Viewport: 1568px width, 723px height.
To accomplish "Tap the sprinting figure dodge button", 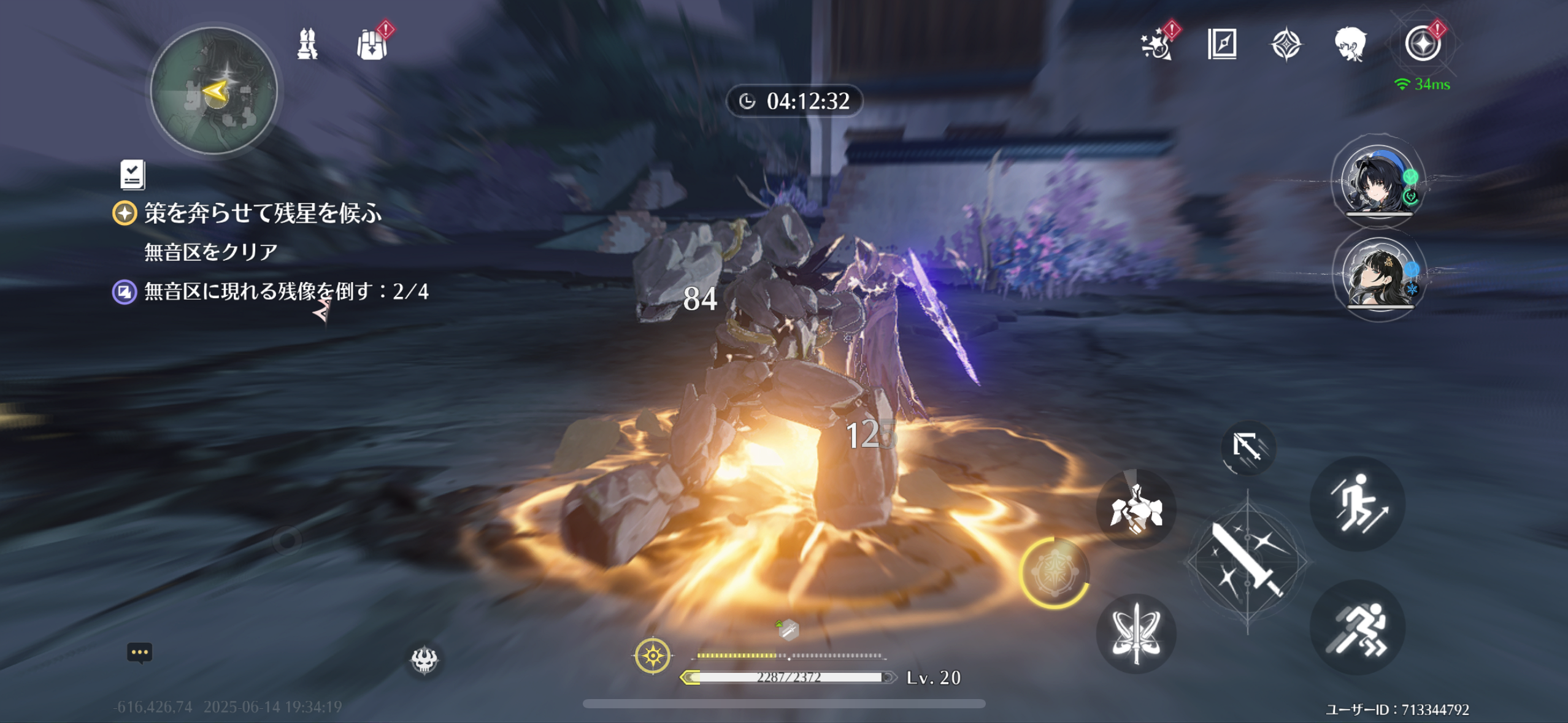I will 1357,628.
